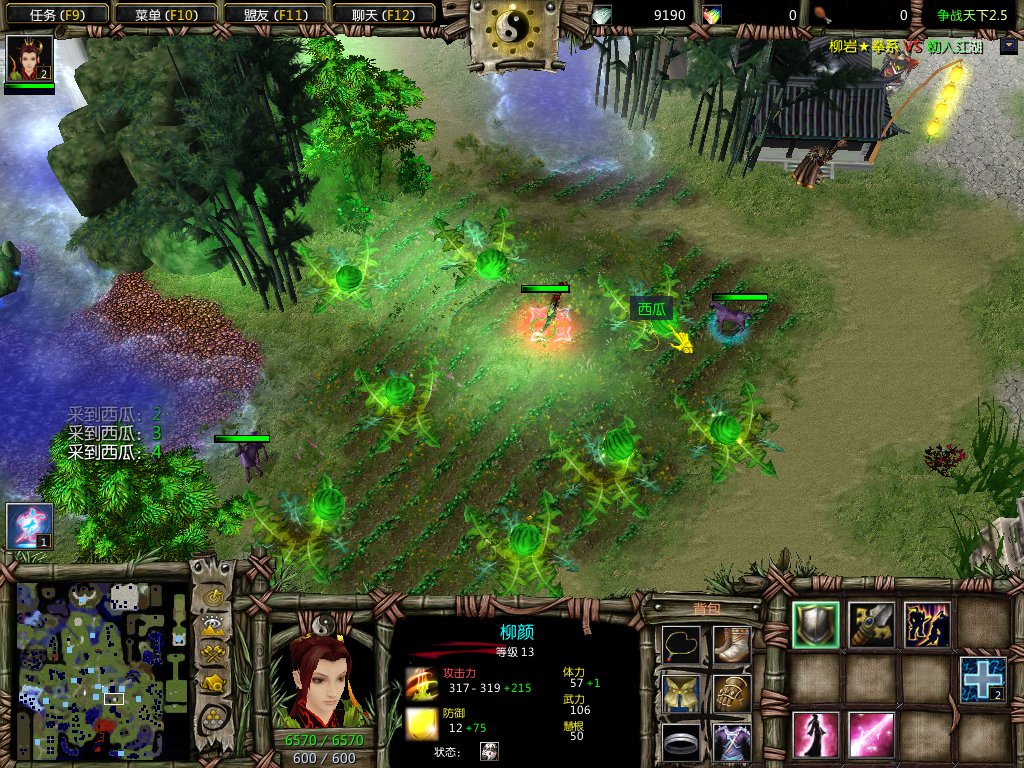Activate the shield command with green border

coord(816,624)
